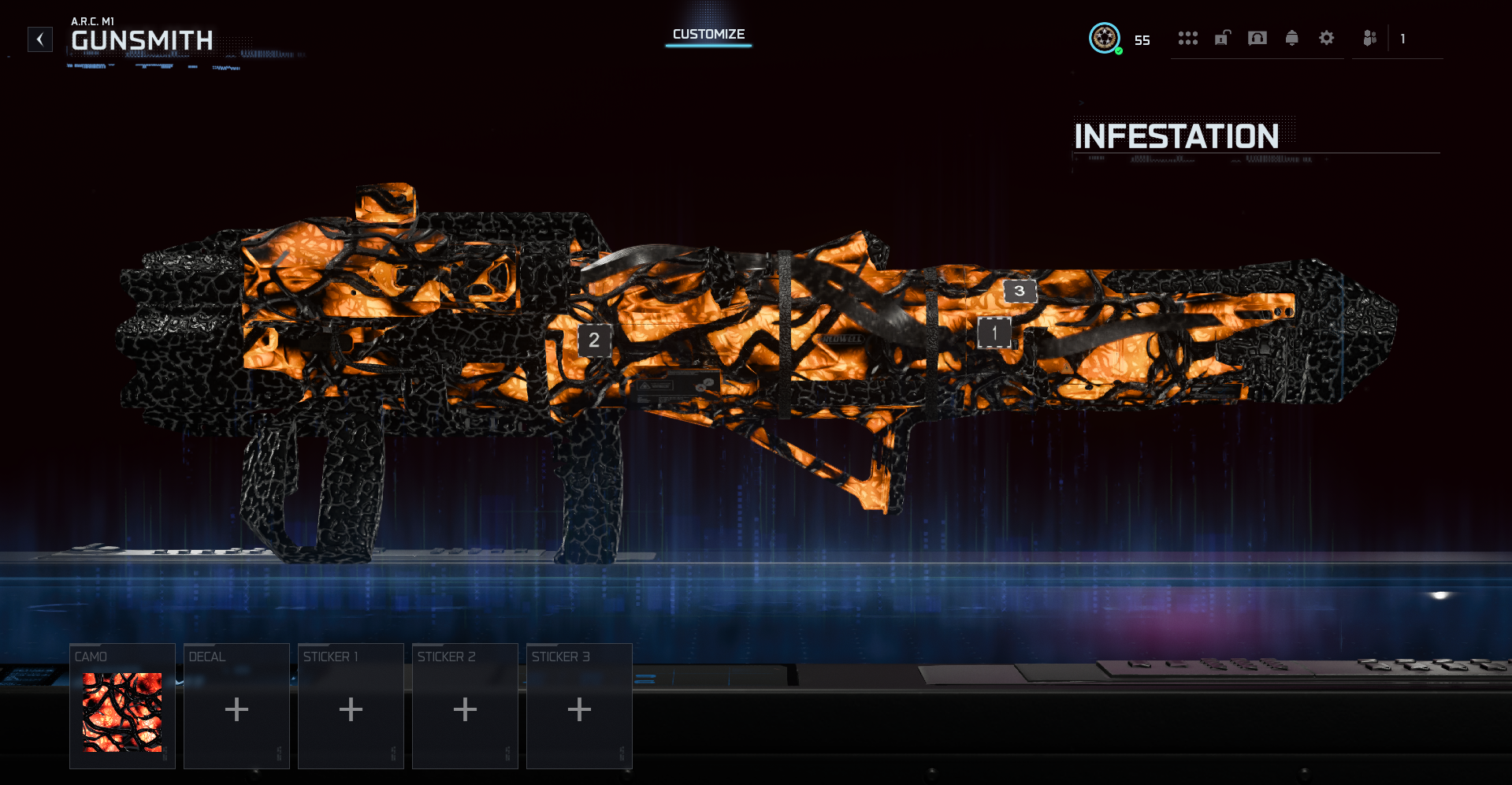
Task: Select sticker placement marker 3 on weapon
Action: tap(1020, 291)
